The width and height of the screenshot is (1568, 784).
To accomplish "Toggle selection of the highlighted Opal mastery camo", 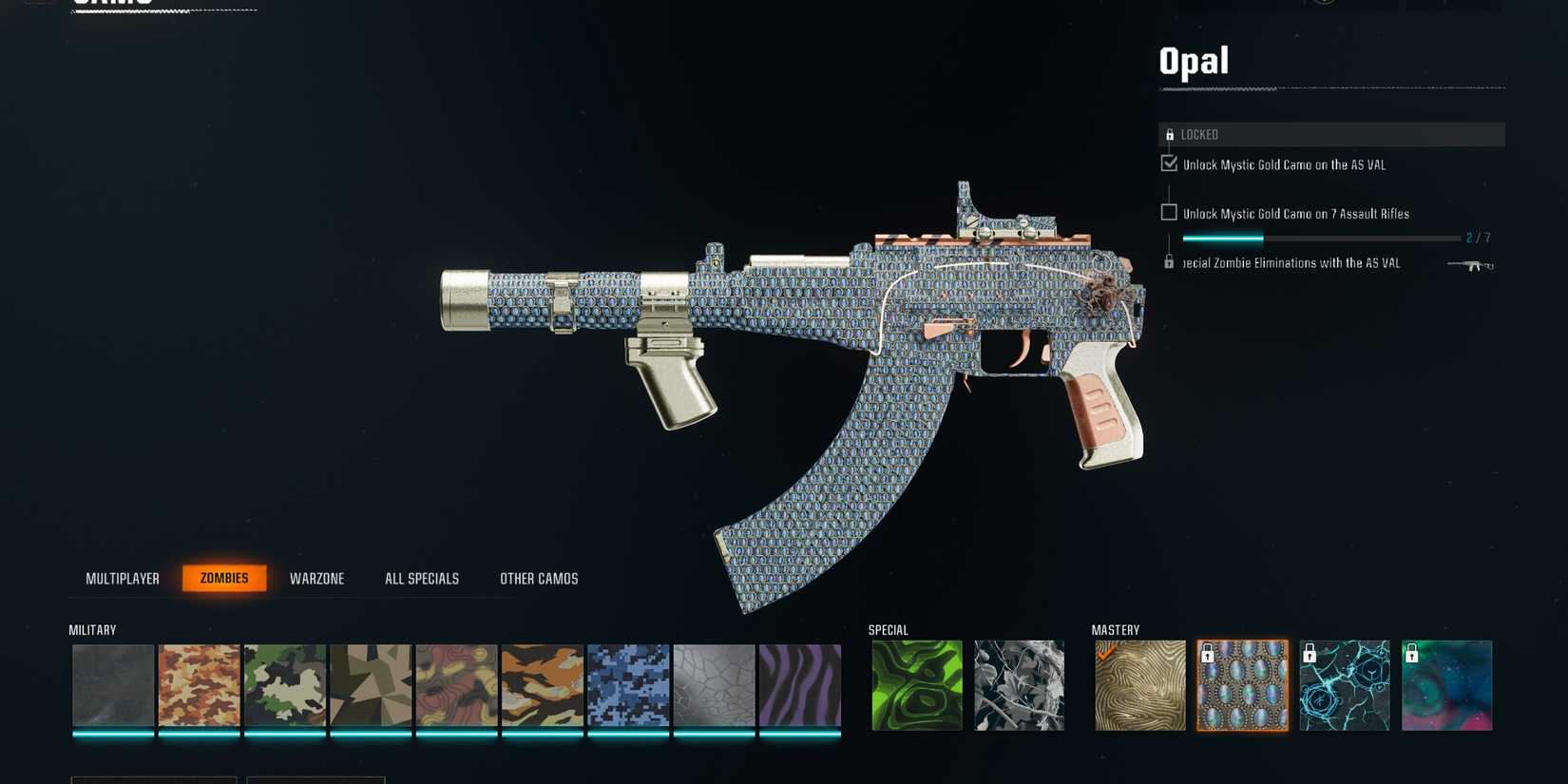I will [1242, 684].
